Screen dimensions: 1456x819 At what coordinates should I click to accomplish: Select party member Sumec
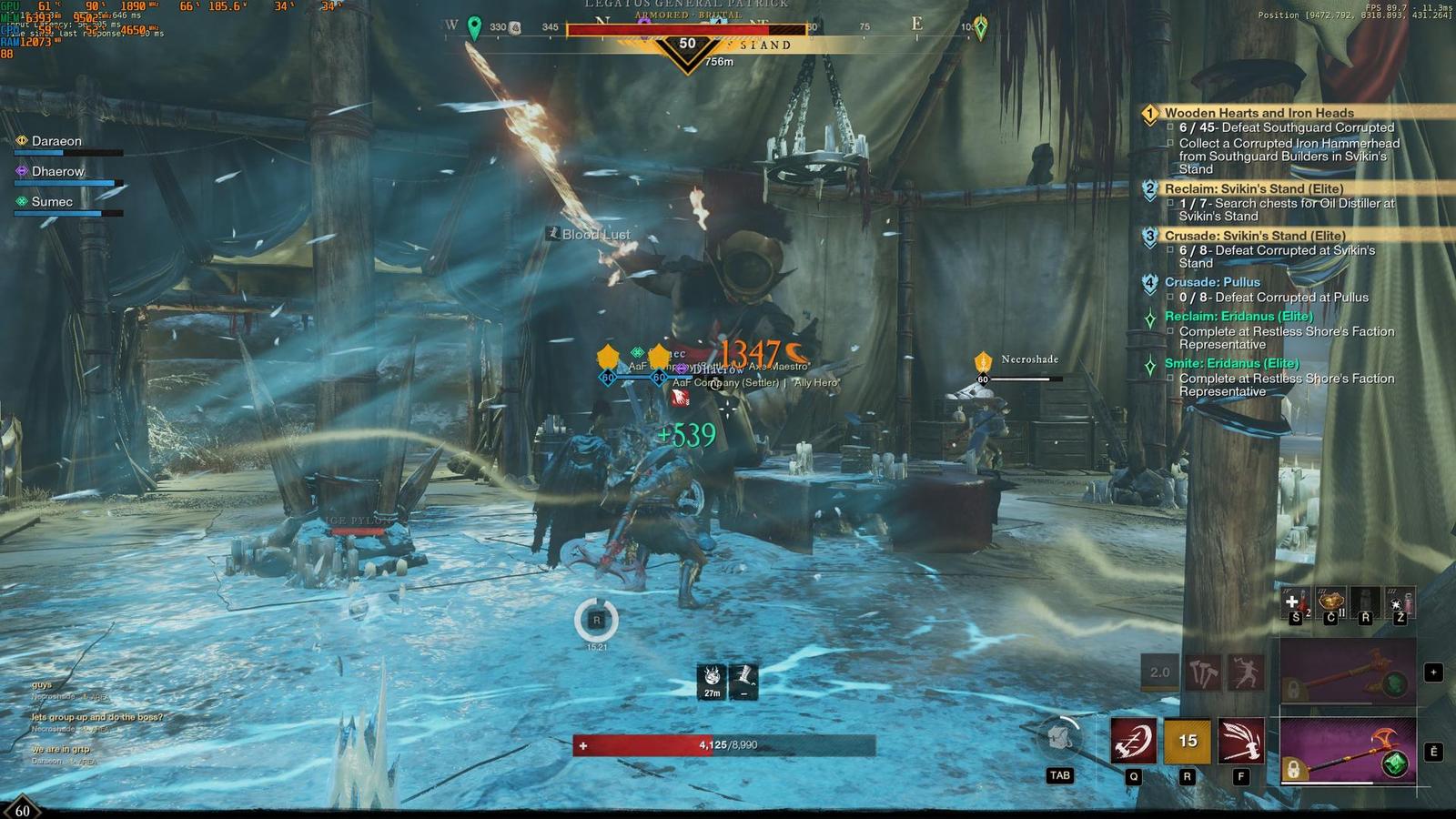click(52, 201)
